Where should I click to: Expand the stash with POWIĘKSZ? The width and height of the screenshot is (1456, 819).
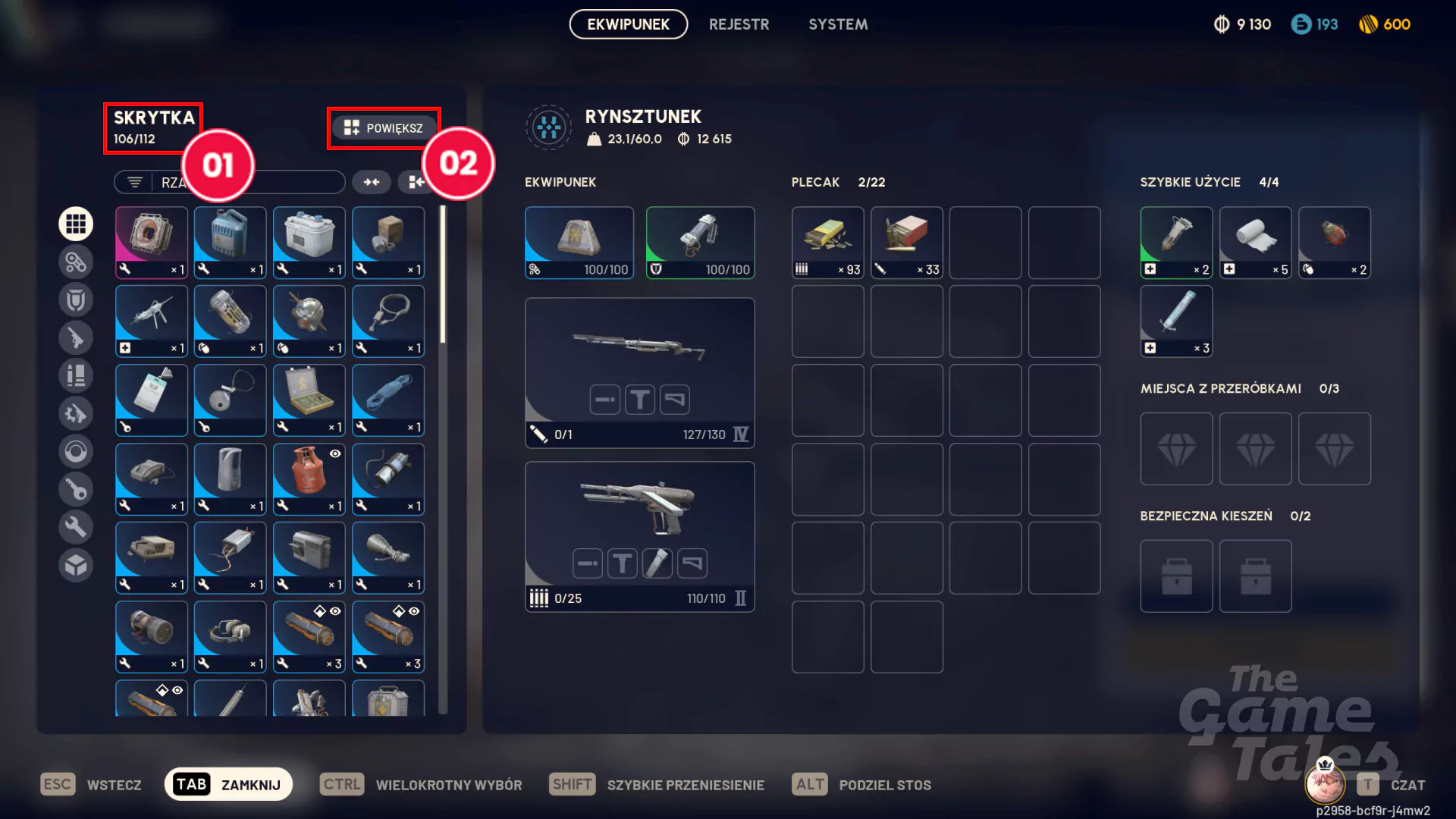click(384, 127)
